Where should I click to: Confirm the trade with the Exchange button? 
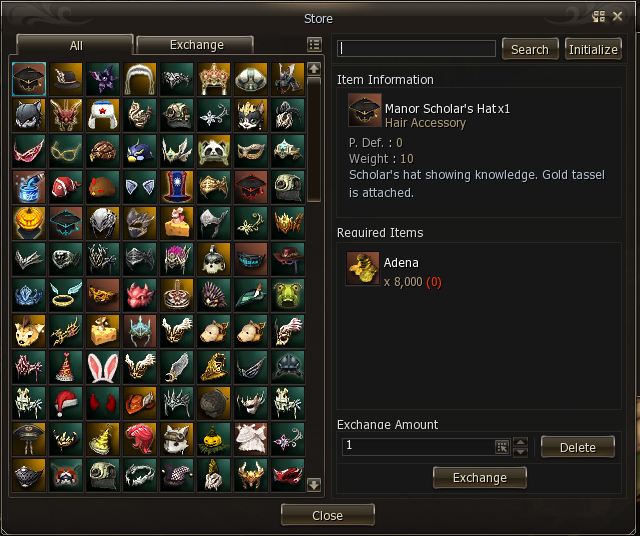coord(480,478)
